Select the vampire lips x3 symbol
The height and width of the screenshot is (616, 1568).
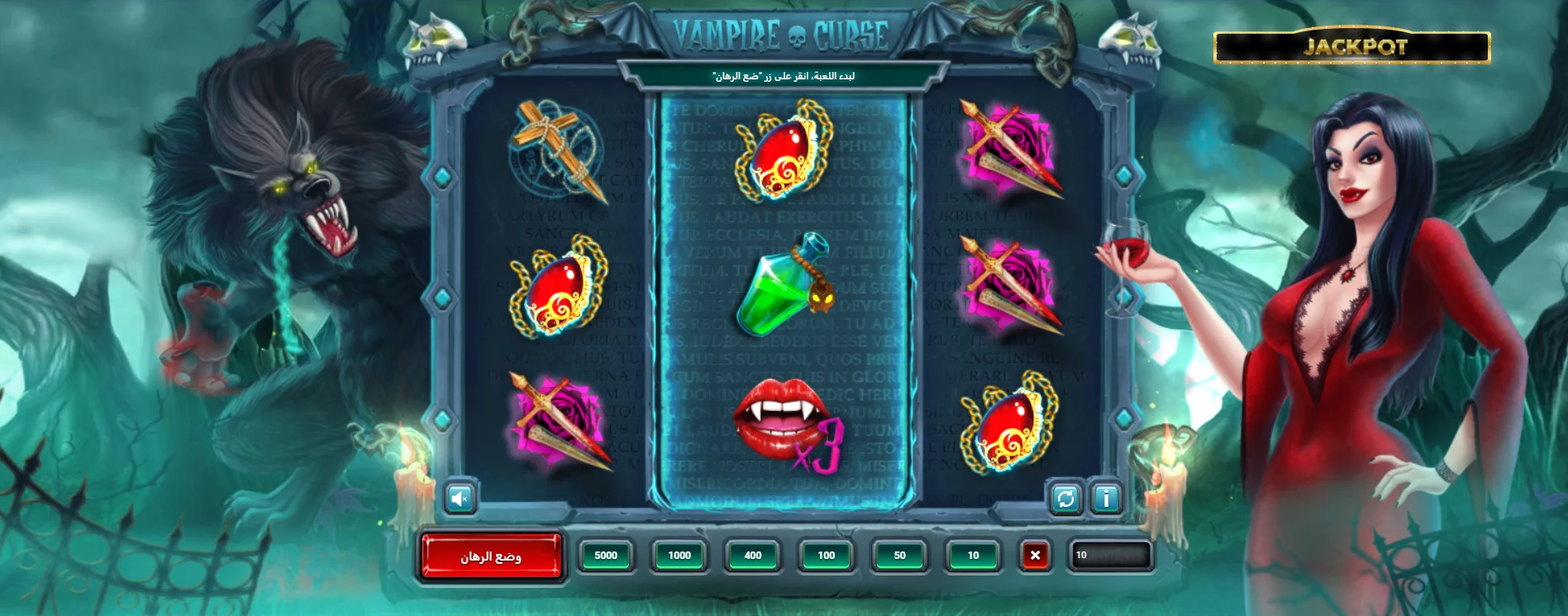pos(785,422)
